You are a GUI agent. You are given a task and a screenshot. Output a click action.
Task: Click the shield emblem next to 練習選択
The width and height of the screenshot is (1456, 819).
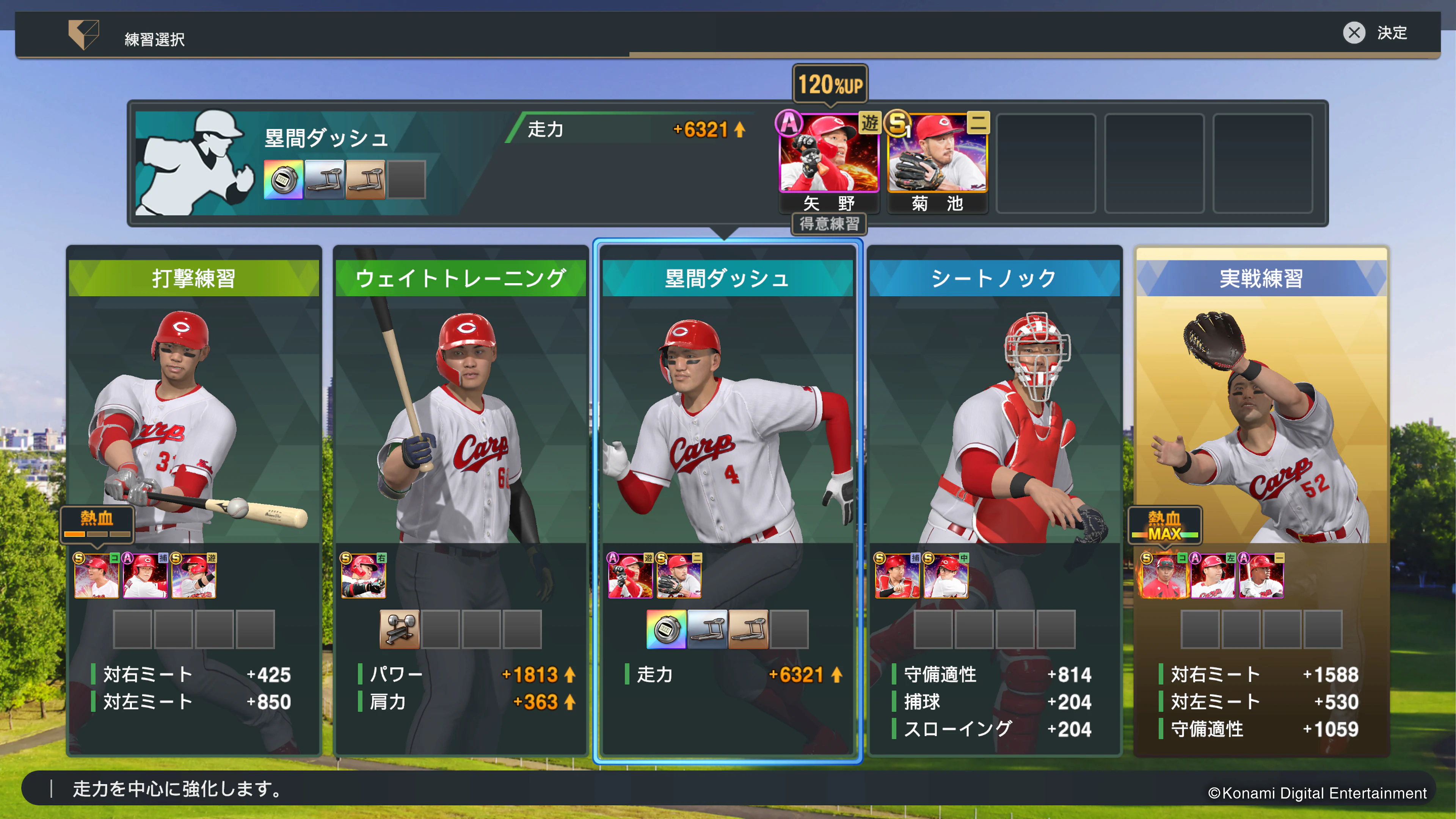84,36
